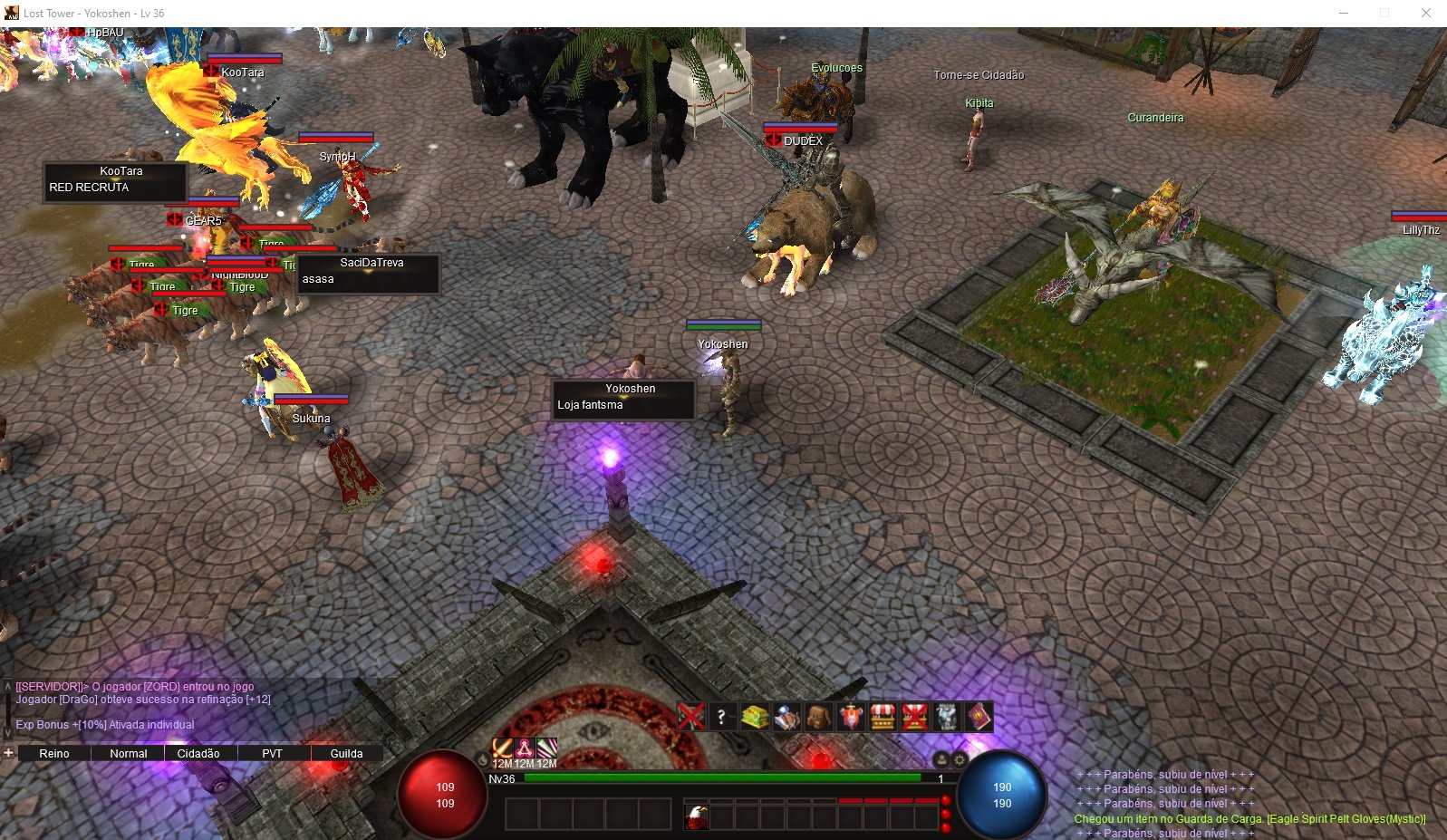Use the eagle head hotbar slot
This screenshot has height=840, width=1447.
pyautogui.click(x=697, y=816)
